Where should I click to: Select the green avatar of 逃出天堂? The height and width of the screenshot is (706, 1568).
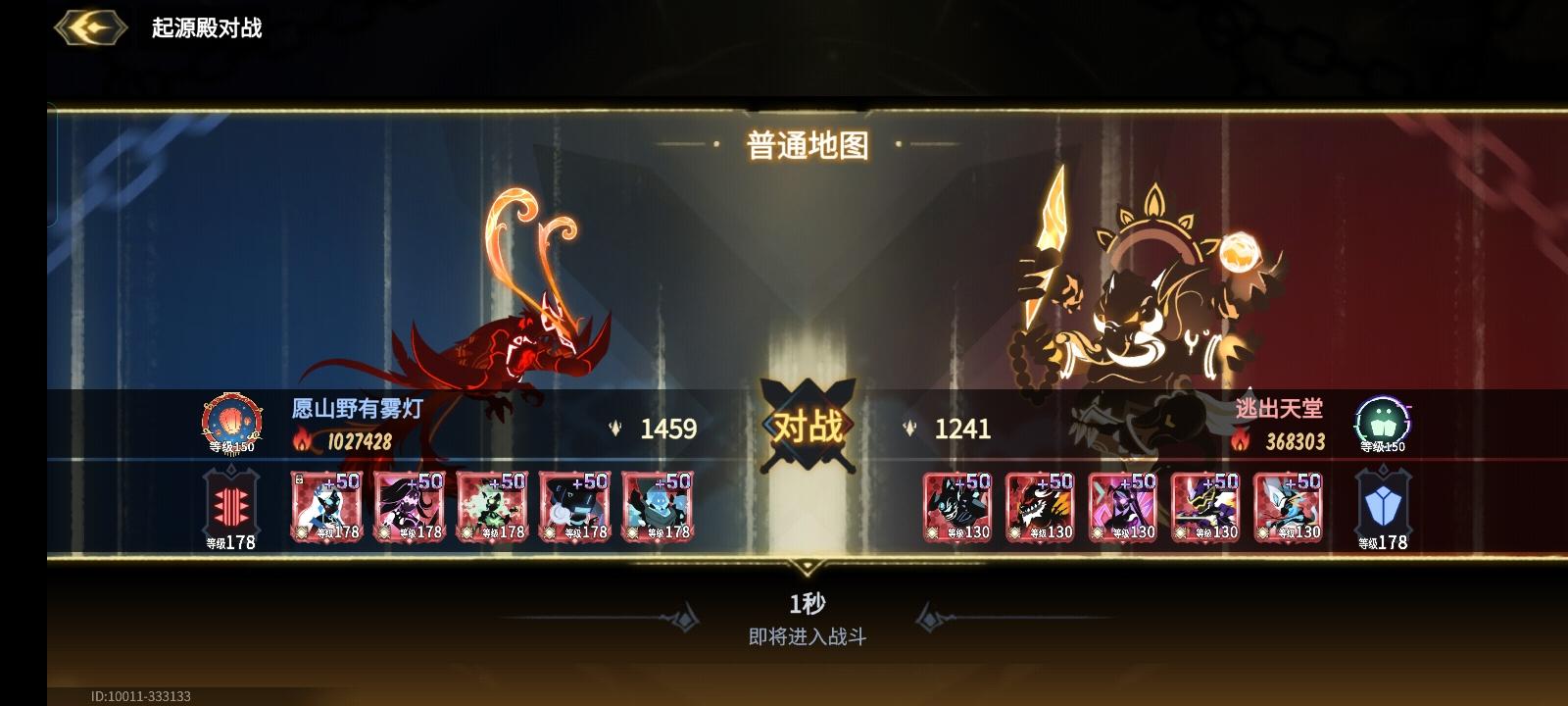pyautogui.click(x=1381, y=422)
